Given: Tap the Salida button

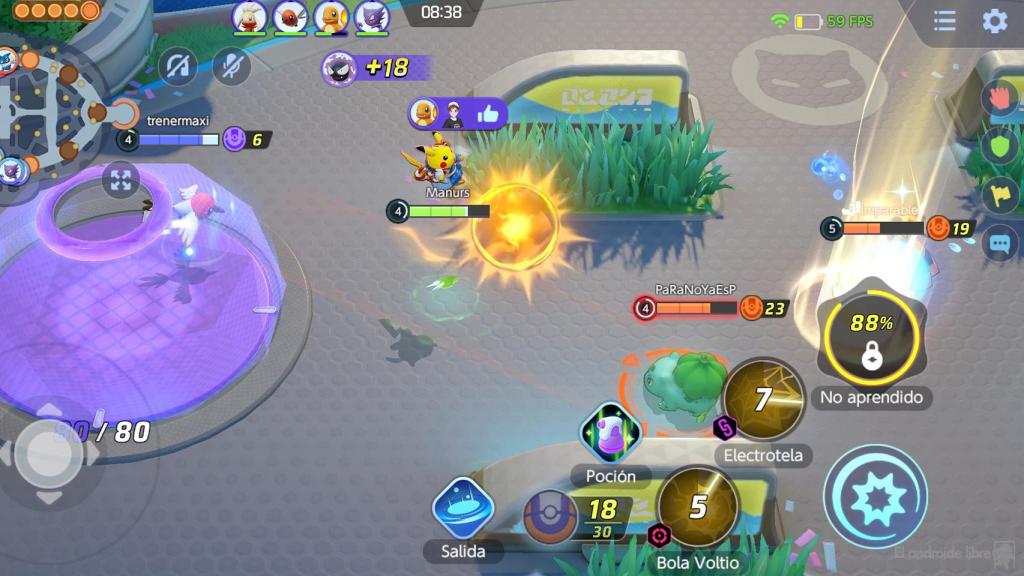Looking at the screenshot, I should (x=463, y=507).
